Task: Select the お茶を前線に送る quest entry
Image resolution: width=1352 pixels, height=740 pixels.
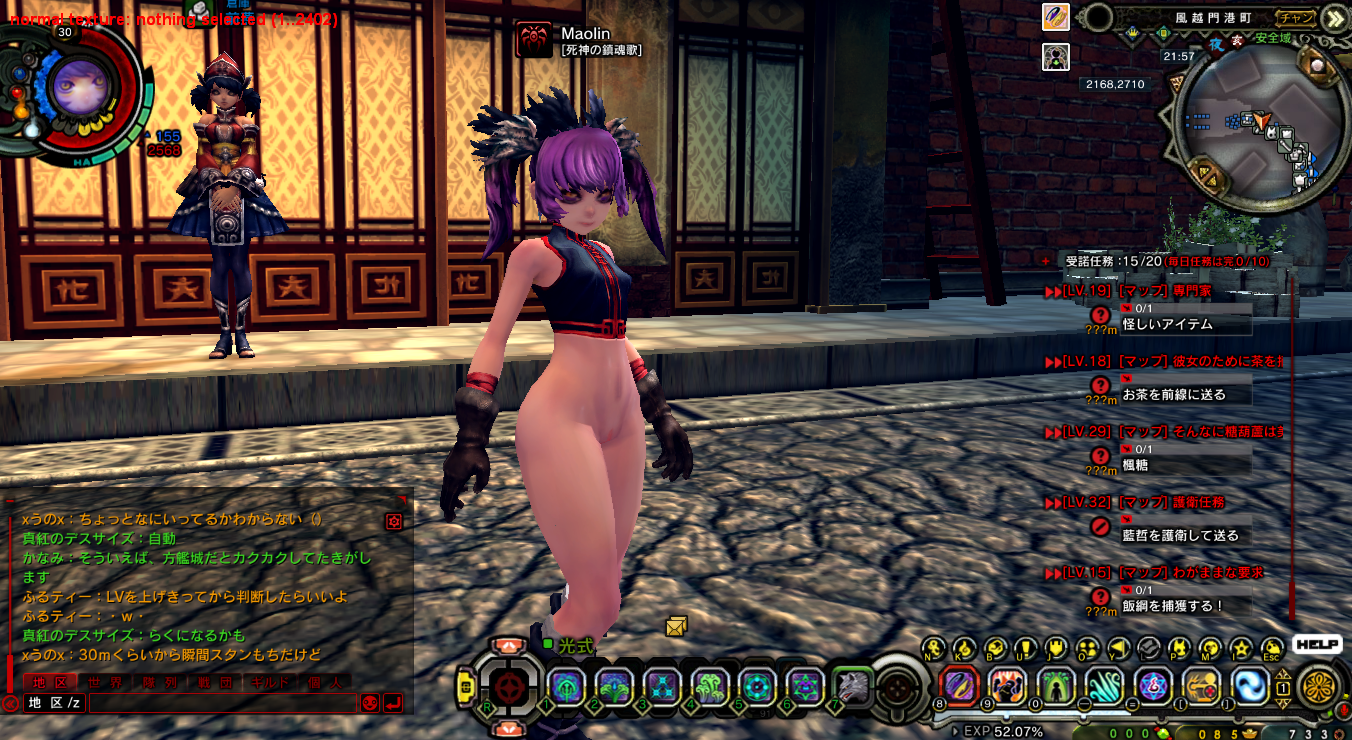Action: (1186, 395)
